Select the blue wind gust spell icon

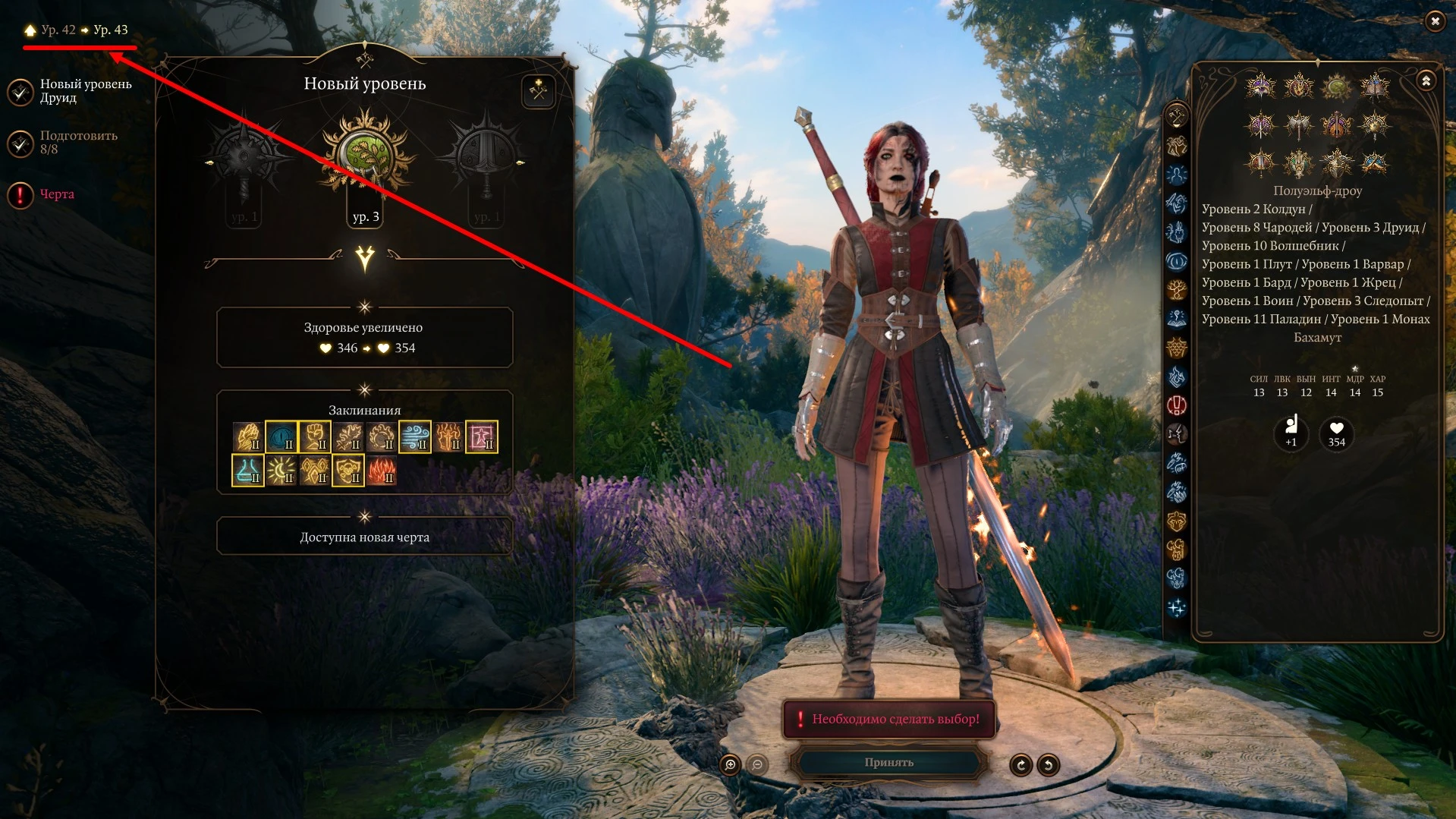click(415, 437)
